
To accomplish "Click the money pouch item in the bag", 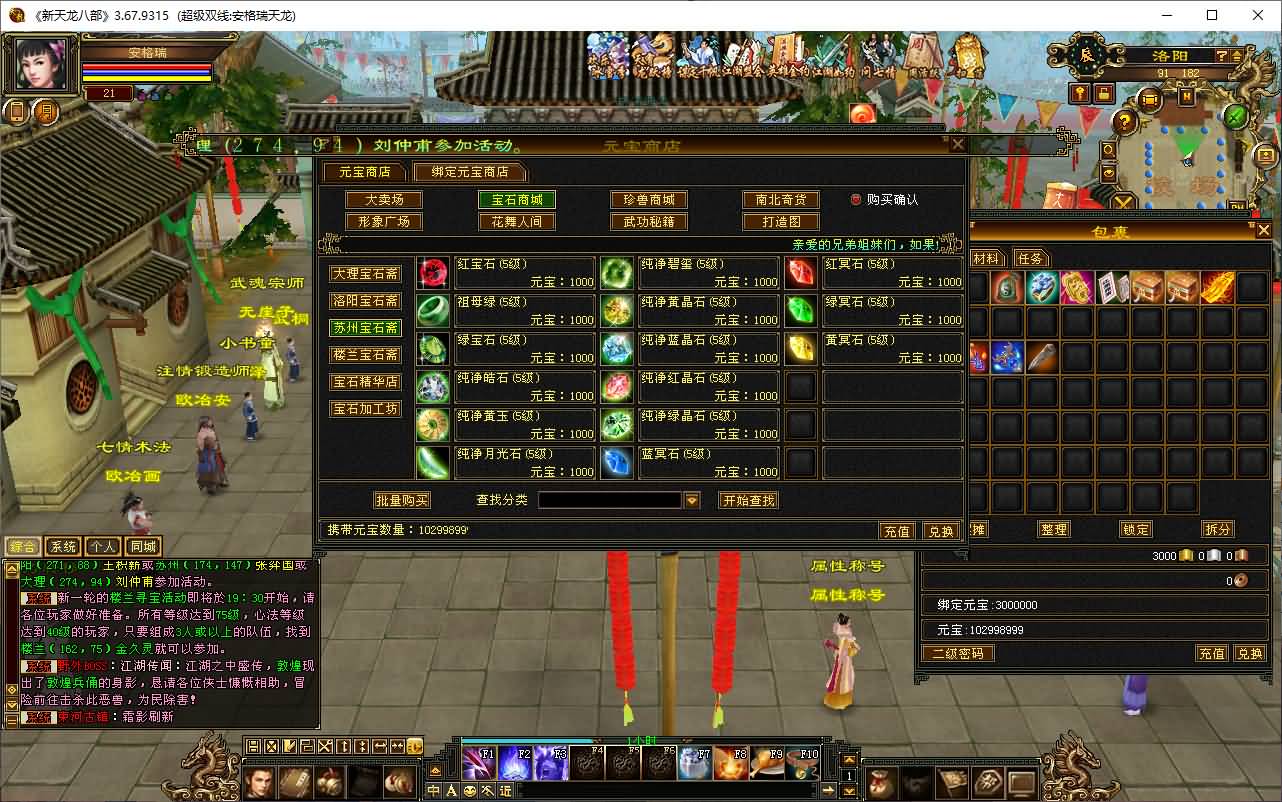I will coord(1005,287).
